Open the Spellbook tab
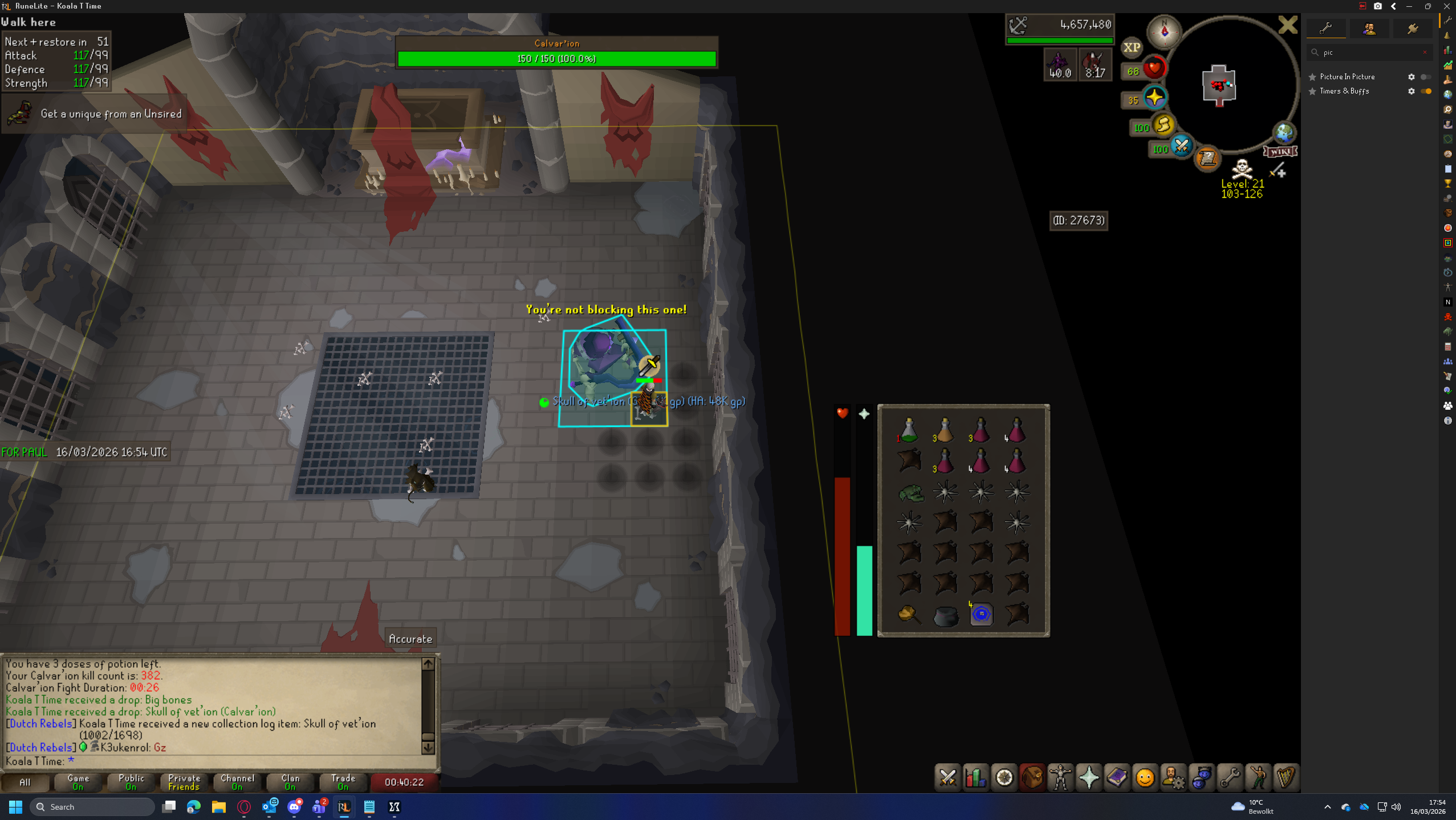The width and height of the screenshot is (1456, 820). pos(1116,777)
